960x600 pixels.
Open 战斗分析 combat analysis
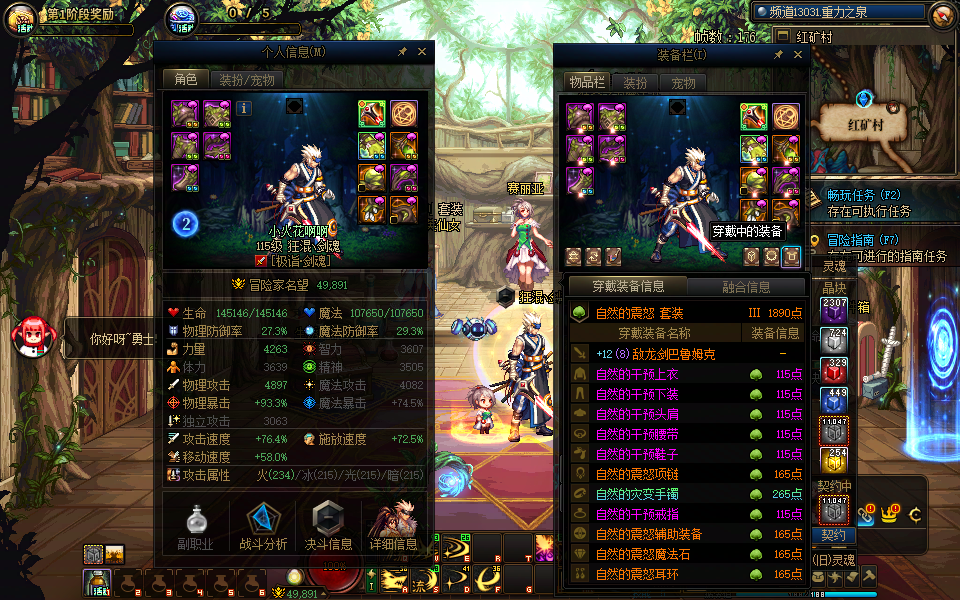tap(264, 525)
